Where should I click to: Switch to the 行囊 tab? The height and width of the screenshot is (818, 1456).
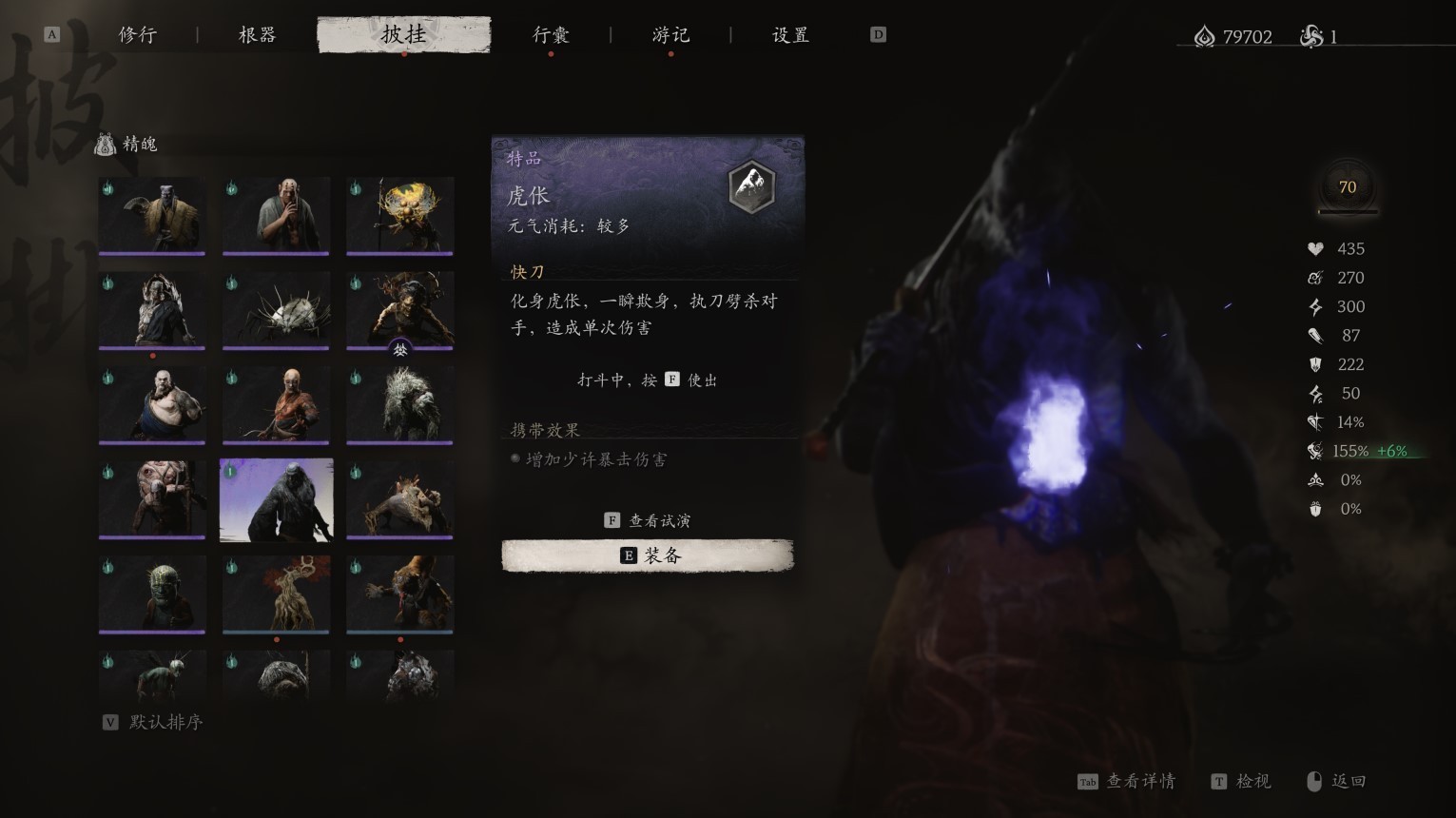click(x=552, y=34)
